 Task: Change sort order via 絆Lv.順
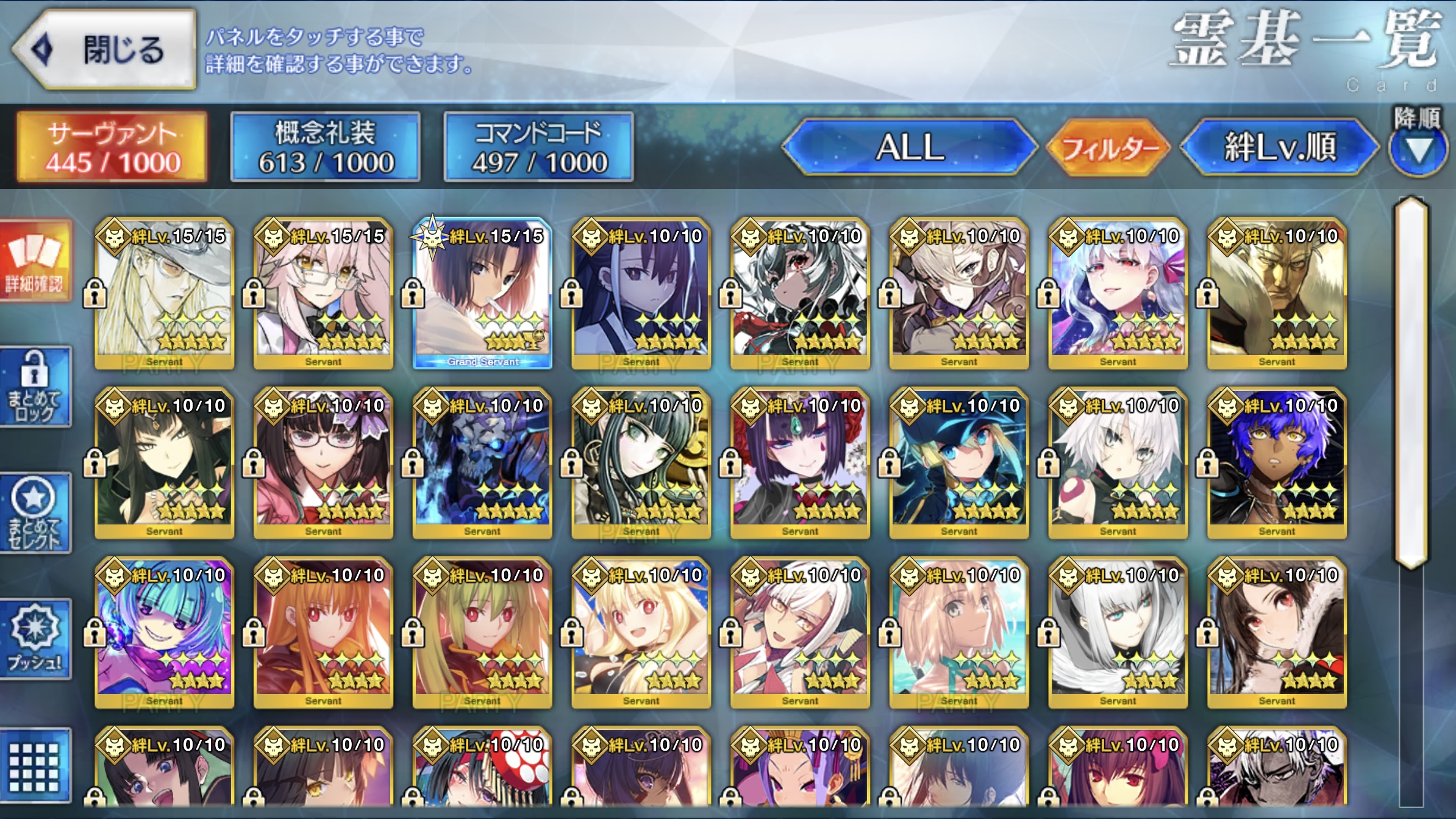(x=1279, y=147)
